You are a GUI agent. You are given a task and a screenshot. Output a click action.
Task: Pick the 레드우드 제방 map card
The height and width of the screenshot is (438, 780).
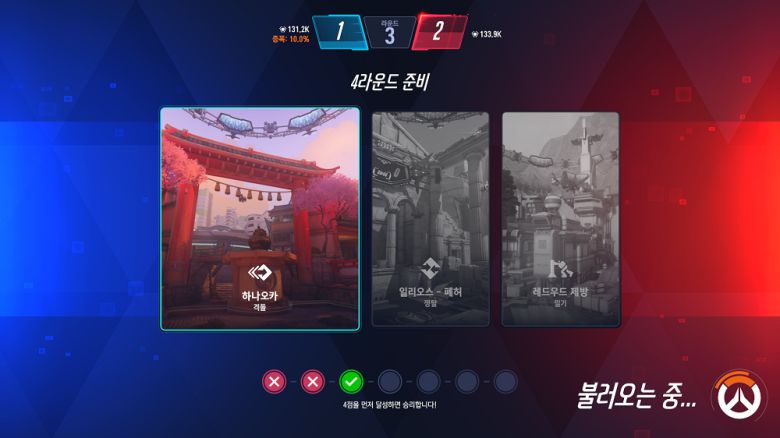560,218
